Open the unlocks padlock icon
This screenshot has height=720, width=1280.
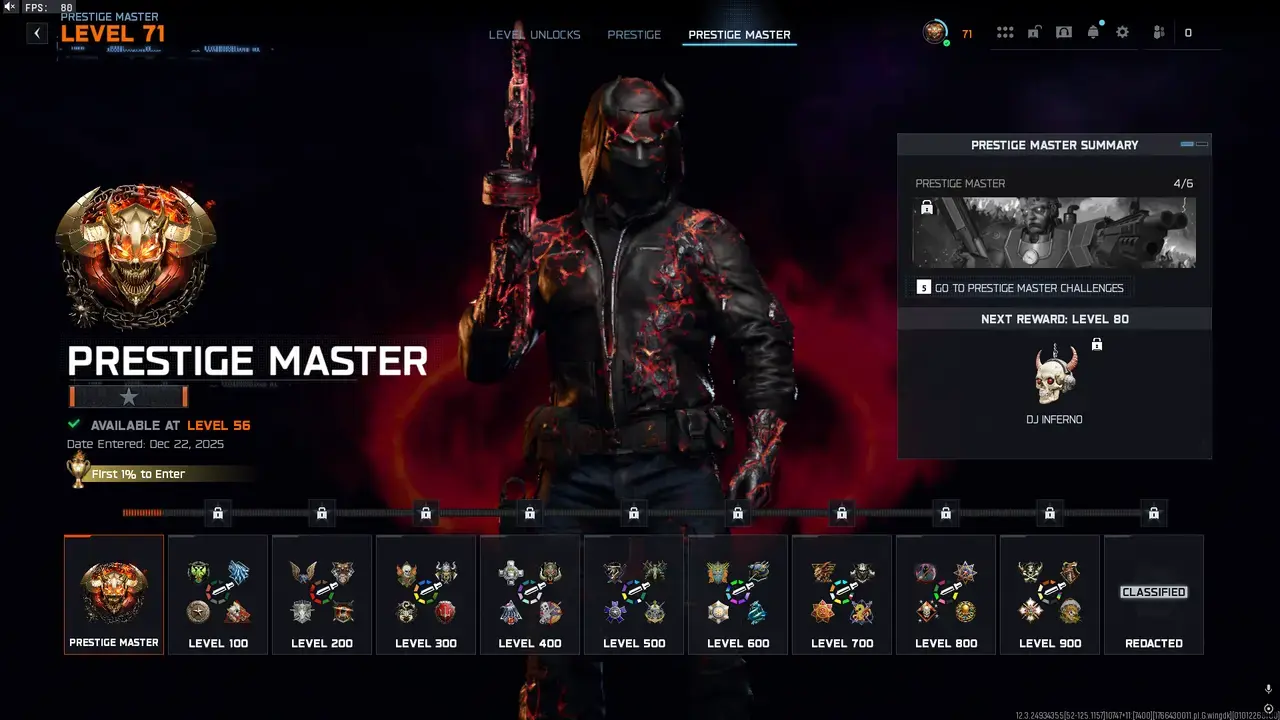point(1034,31)
